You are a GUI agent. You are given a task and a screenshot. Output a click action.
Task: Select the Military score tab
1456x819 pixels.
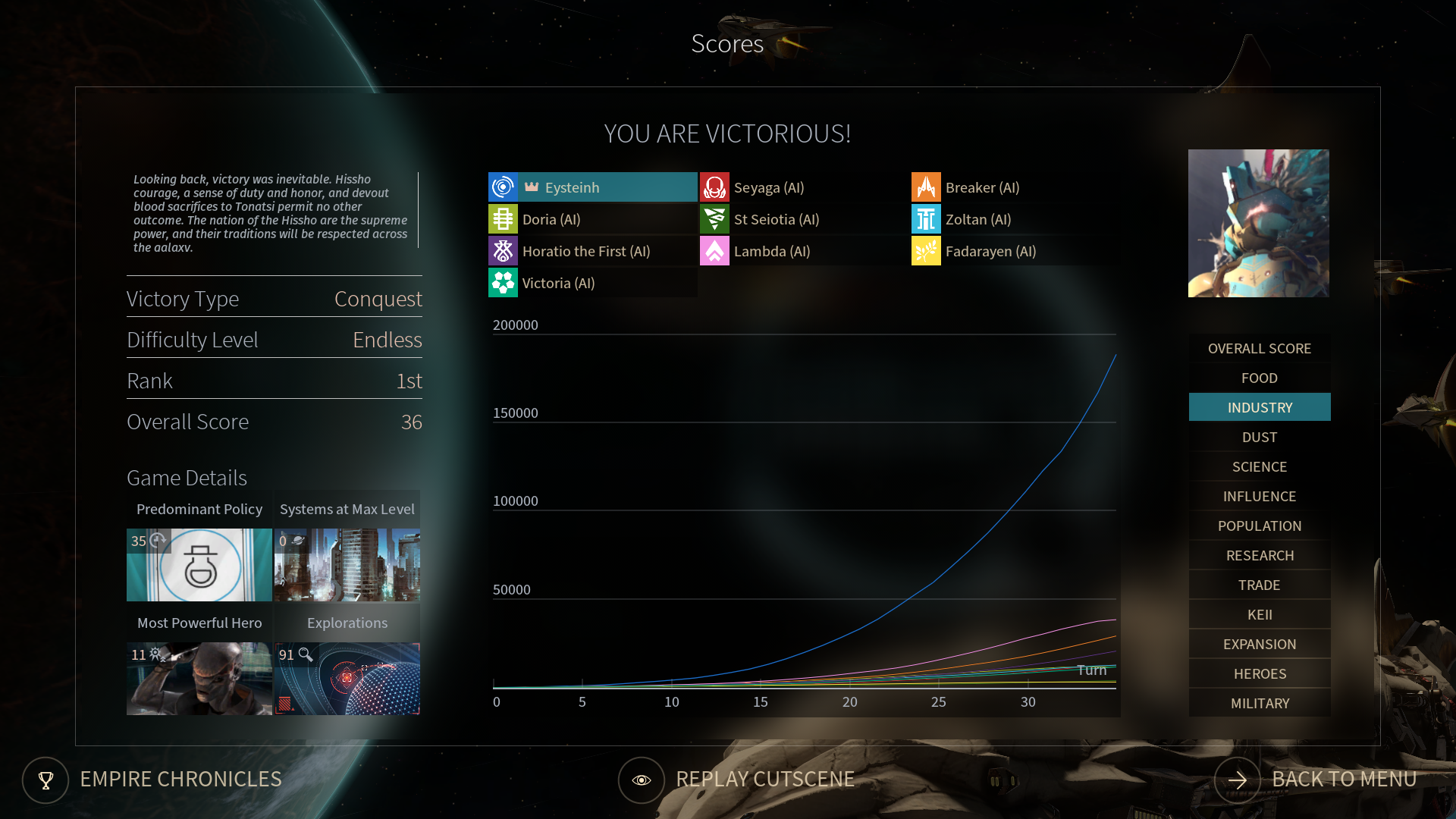coord(1259,704)
